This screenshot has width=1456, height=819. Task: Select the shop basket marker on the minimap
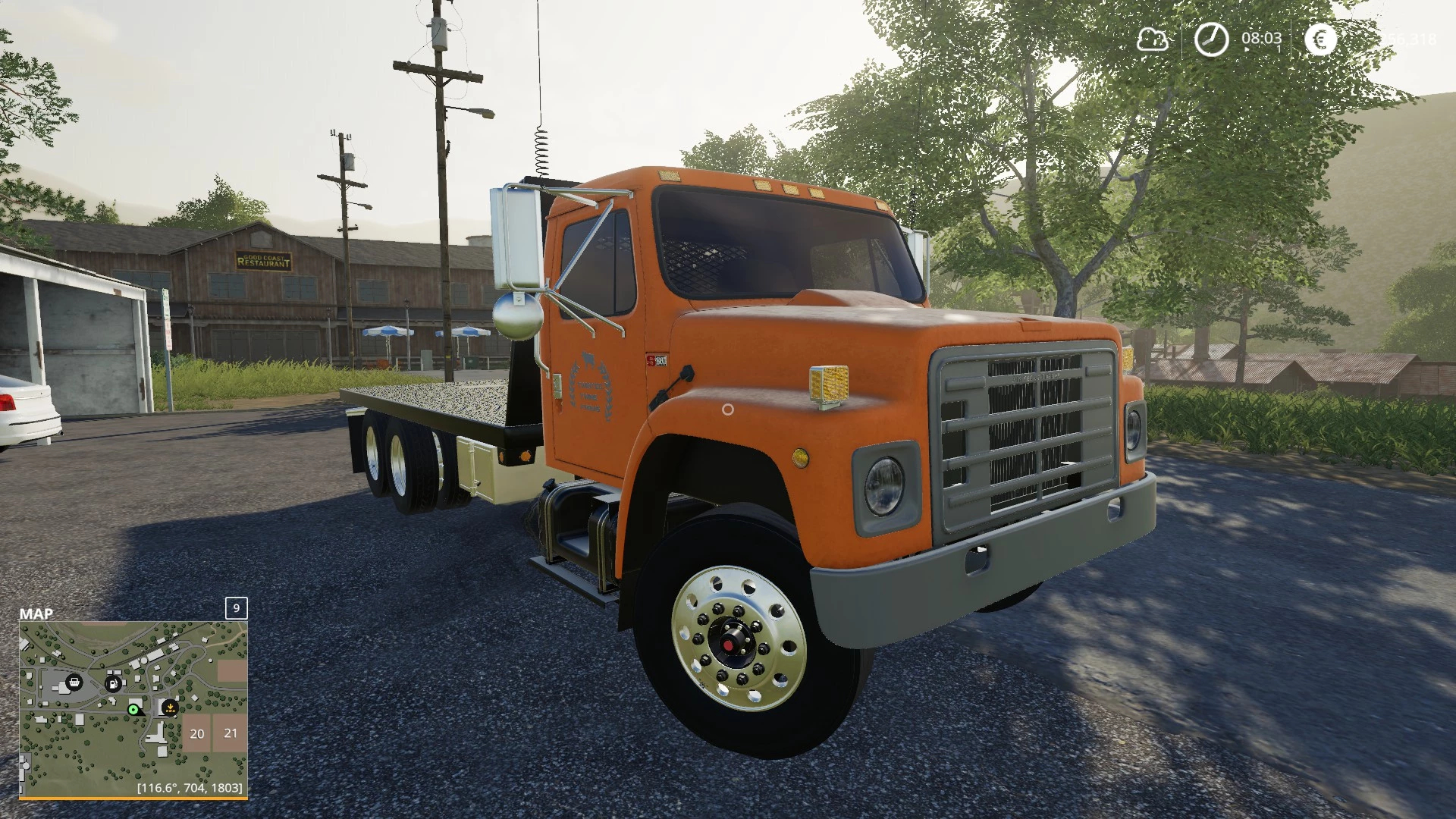pos(74,682)
